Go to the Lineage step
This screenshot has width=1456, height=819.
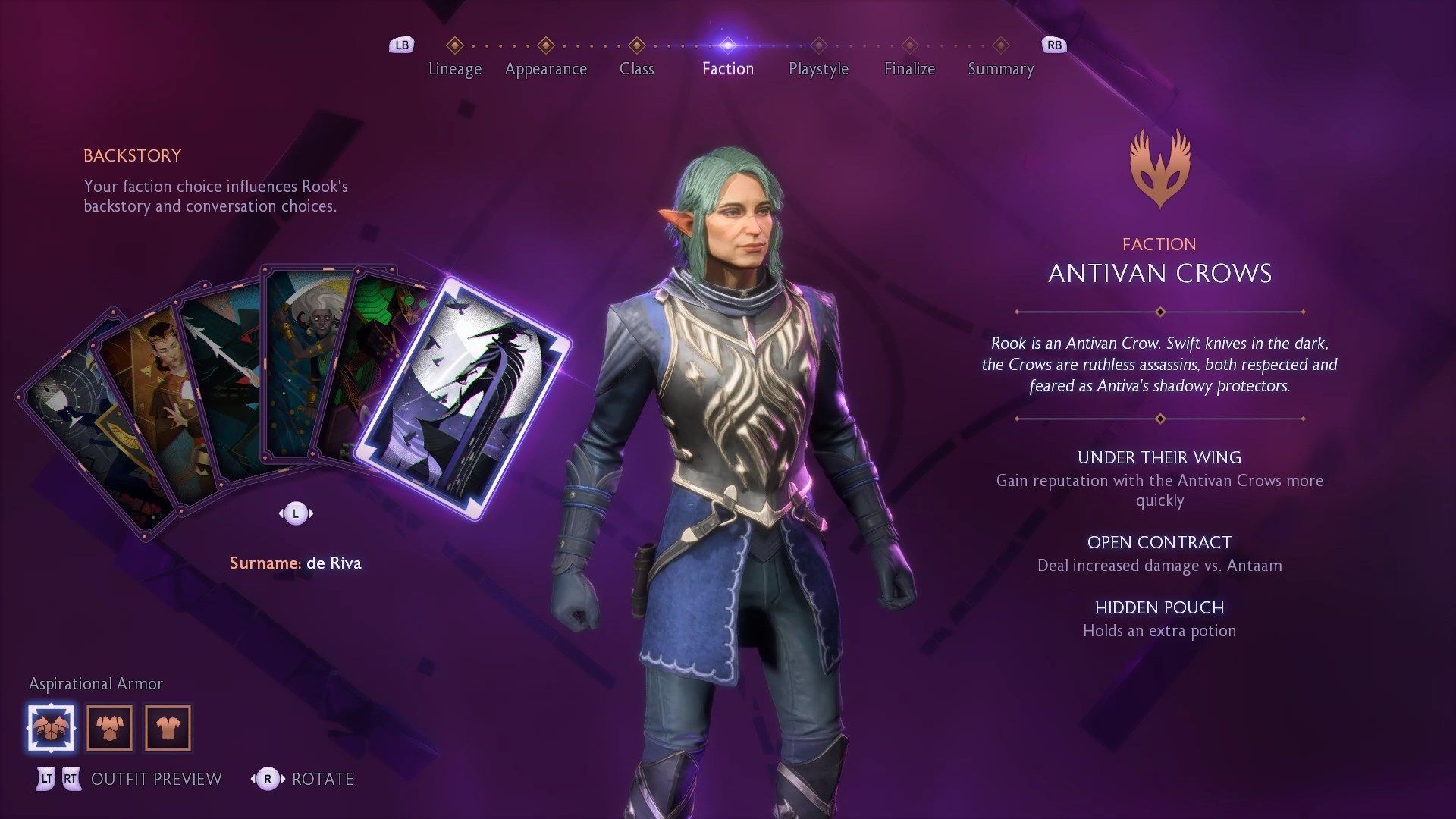pyautogui.click(x=454, y=68)
